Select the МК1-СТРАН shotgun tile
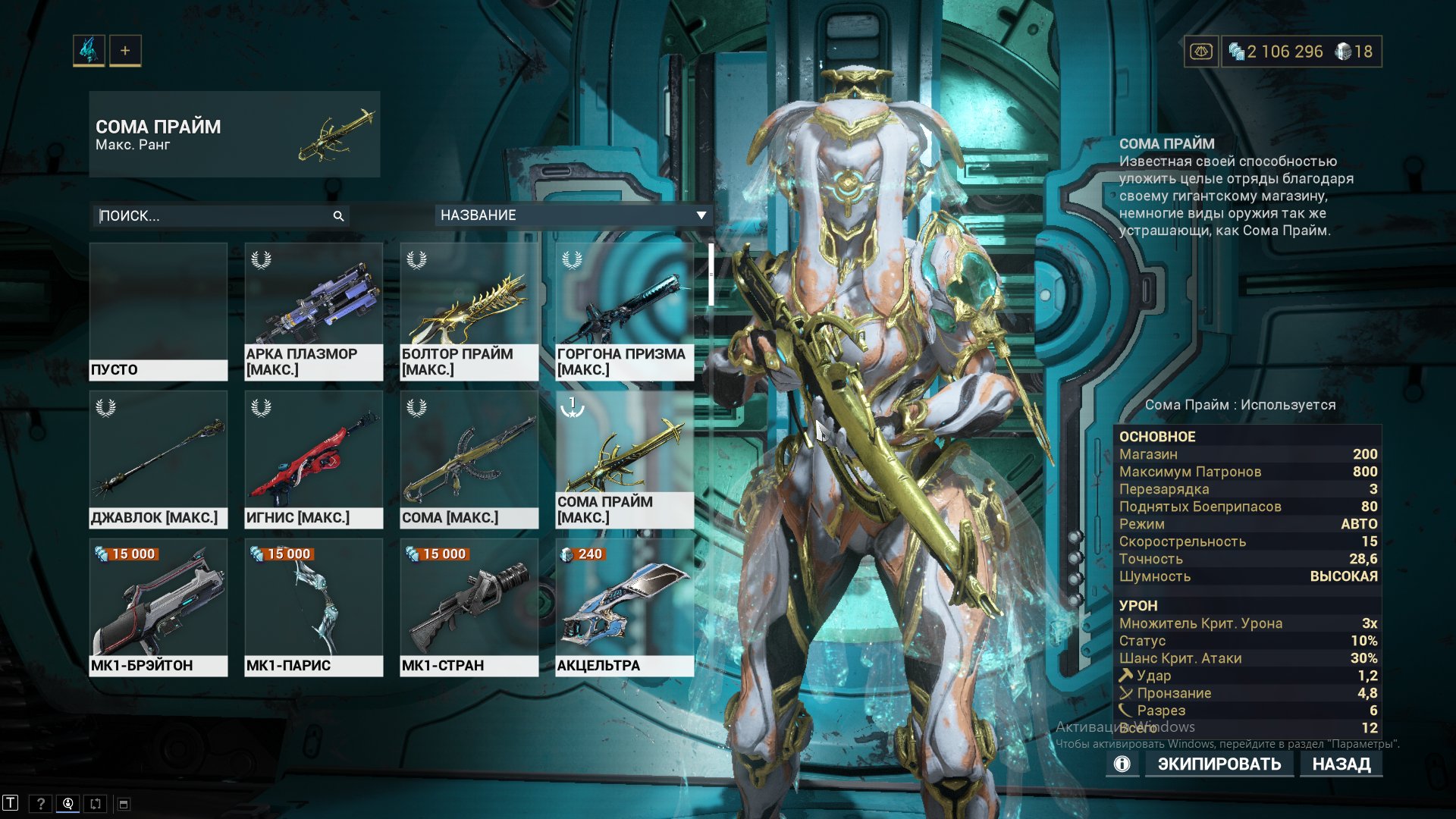The height and width of the screenshot is (819, 1456). pyautogui.click(x=469, y=607)
